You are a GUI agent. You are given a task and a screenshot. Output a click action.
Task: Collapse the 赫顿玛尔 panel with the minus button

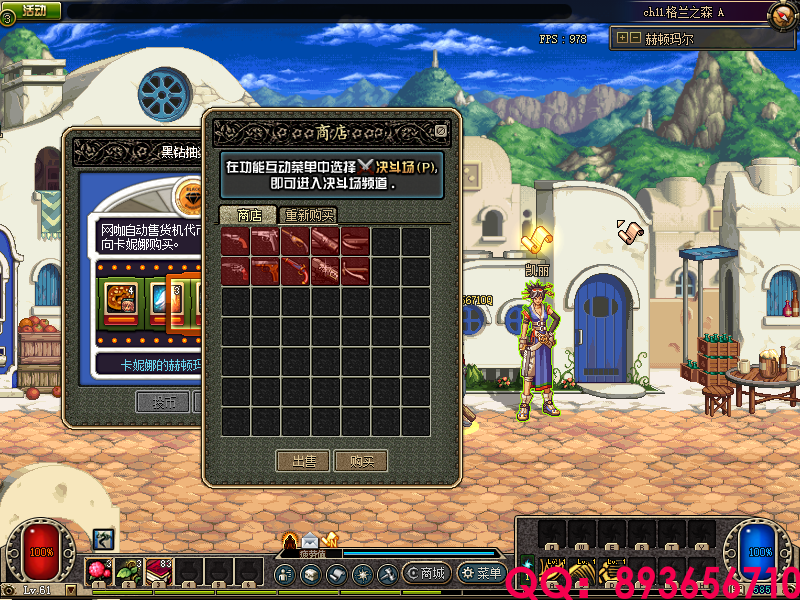pyautogui.click(x=634, y=38)
